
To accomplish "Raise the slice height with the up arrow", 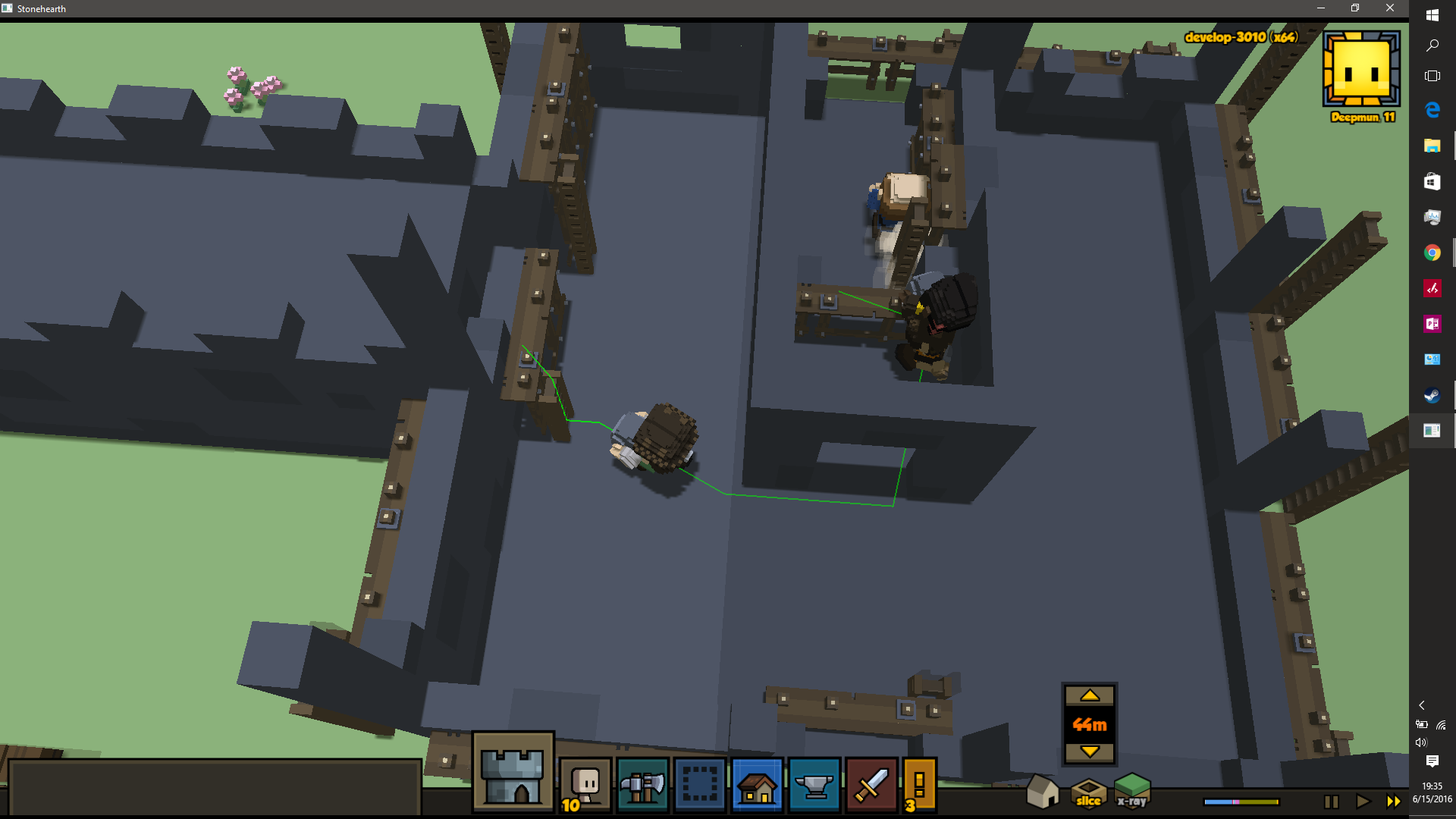I will (1089, 695).
